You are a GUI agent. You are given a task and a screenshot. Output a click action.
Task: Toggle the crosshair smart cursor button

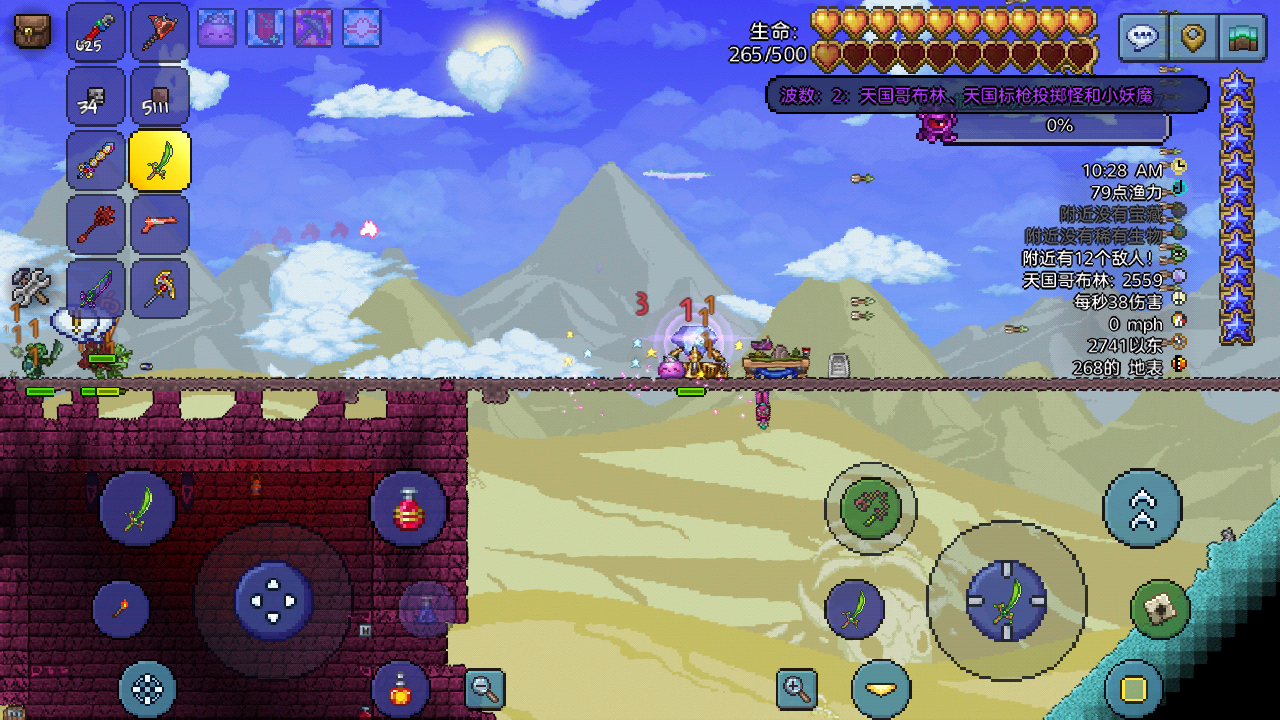(x=148, y=689)
